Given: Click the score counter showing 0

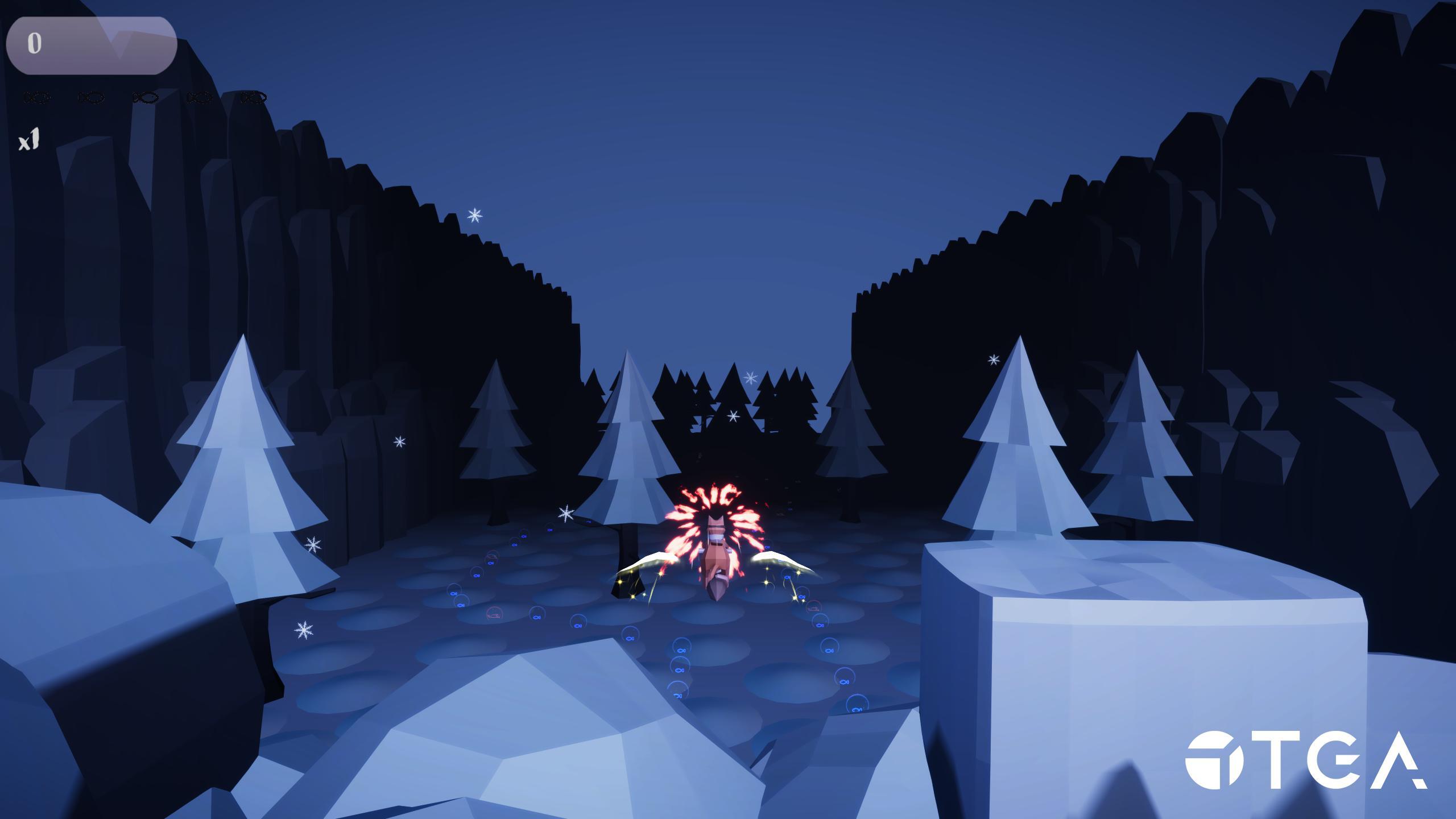Looking at the screenshot, I should [x=34, y=43].
